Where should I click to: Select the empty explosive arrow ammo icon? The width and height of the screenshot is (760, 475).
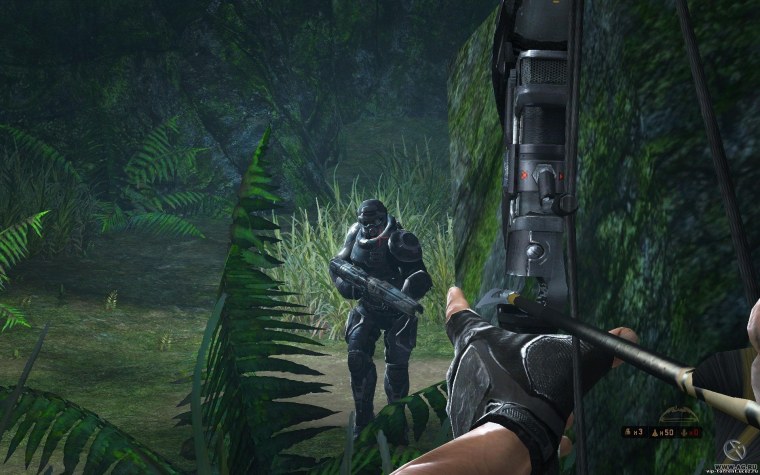coord(684,433)
